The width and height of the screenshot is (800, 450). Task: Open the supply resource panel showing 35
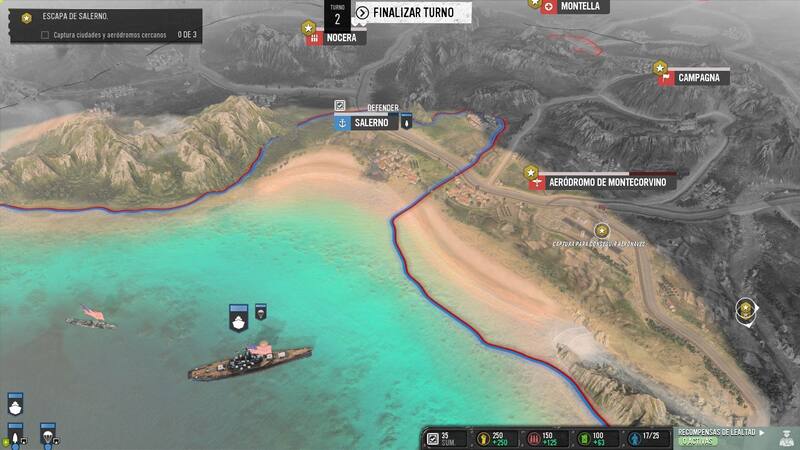click(440, 438)
